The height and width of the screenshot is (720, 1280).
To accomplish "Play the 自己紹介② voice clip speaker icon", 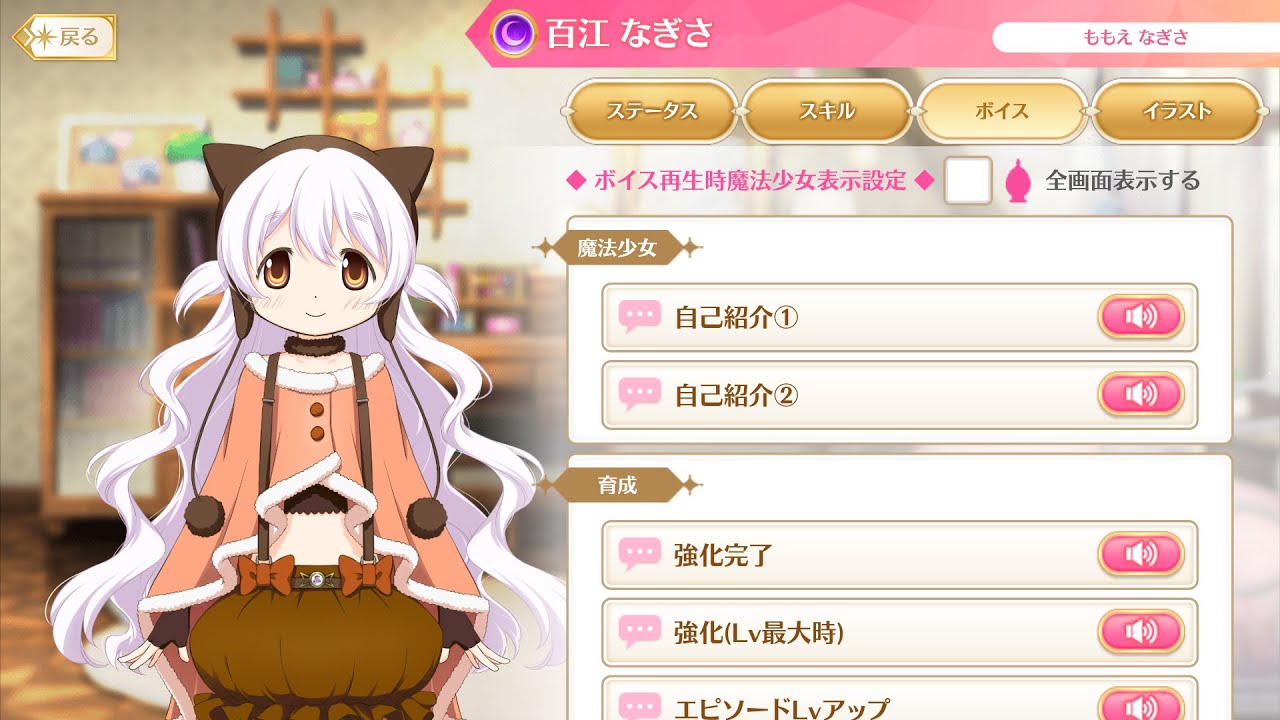I will pyautogui.click(x=1140, y=394).
